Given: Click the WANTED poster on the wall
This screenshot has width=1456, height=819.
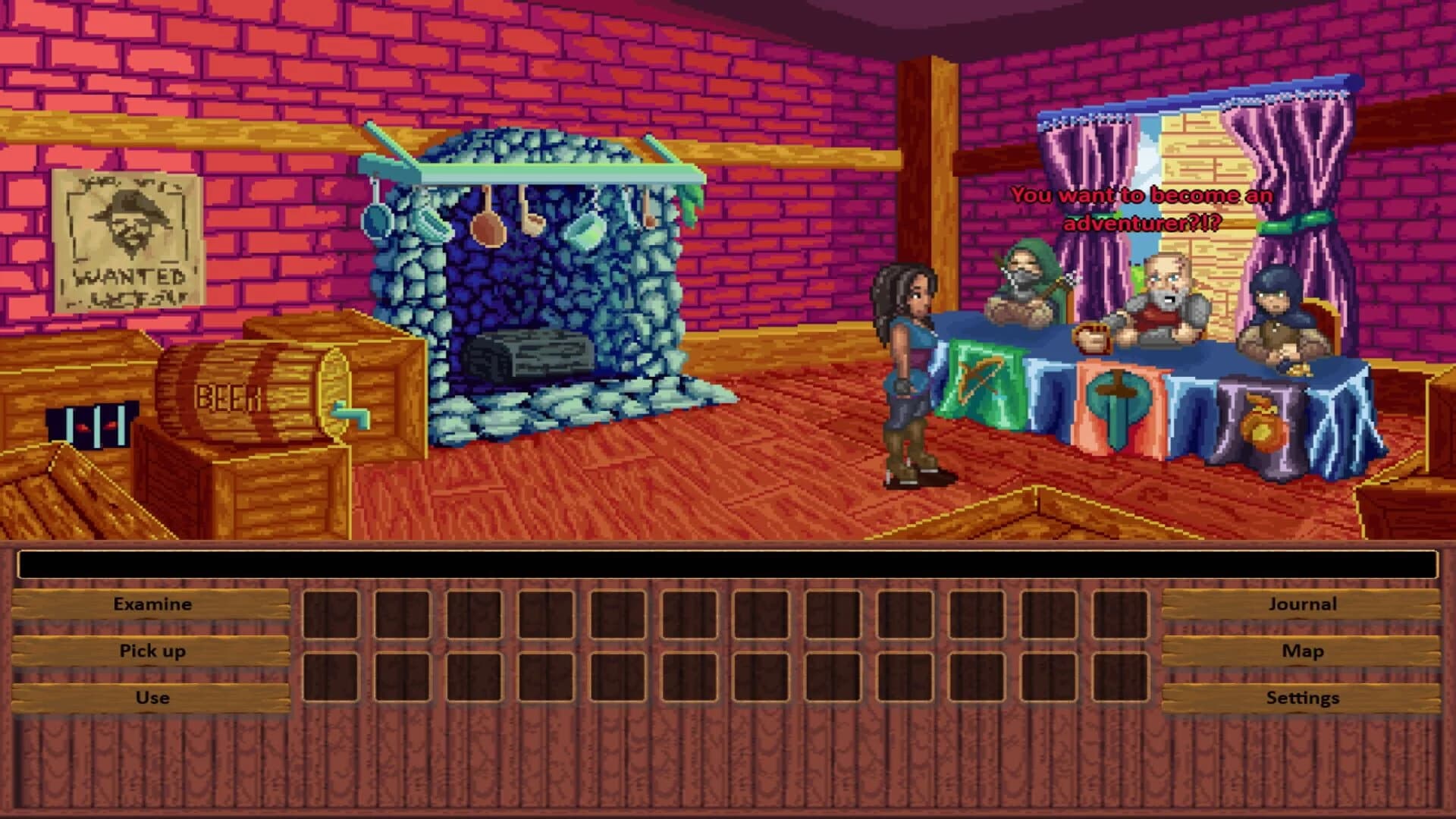Looking at the screenshot, I should [x=125, y=231].
